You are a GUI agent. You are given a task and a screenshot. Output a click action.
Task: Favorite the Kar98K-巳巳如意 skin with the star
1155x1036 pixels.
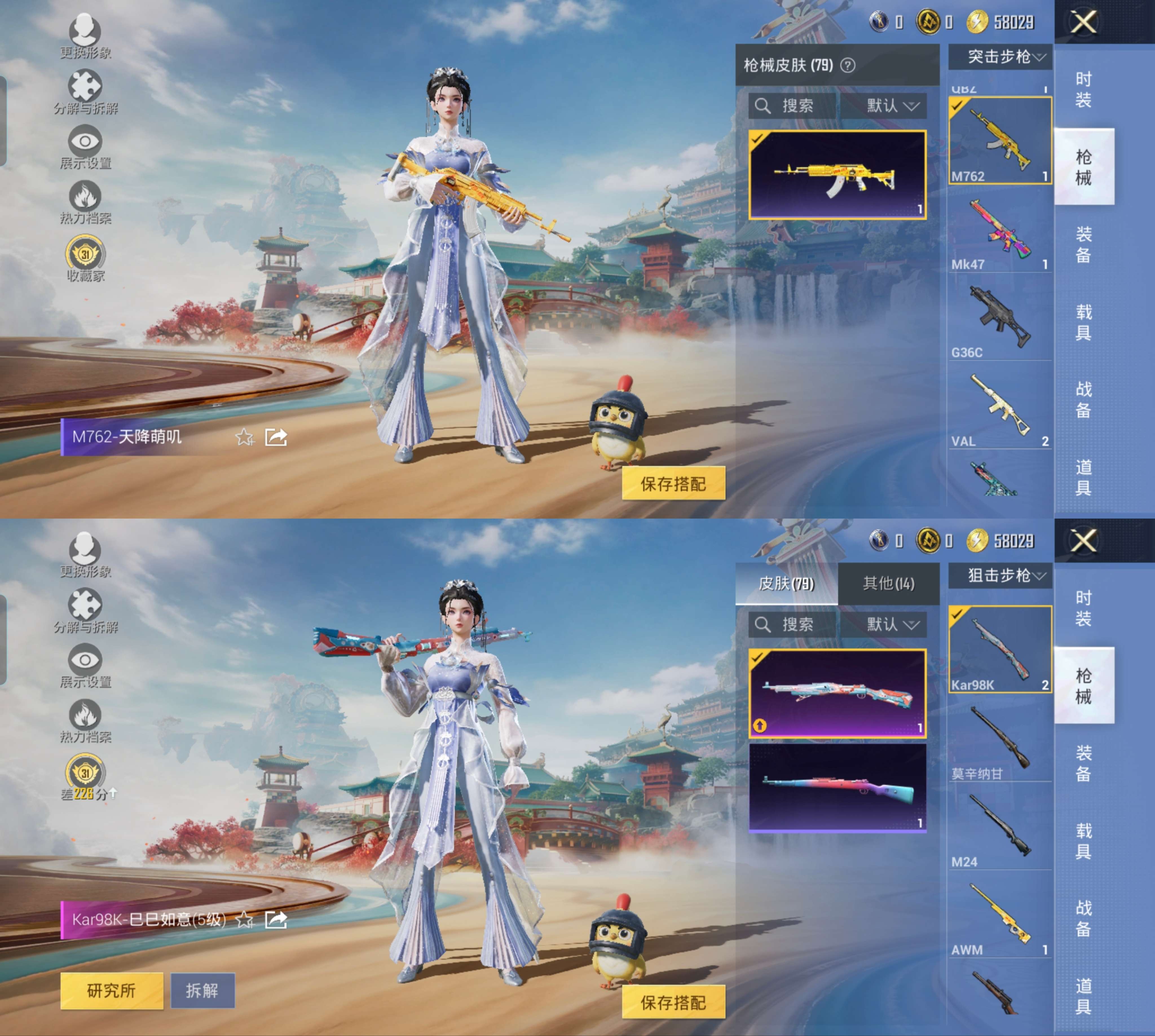point(245,920)
